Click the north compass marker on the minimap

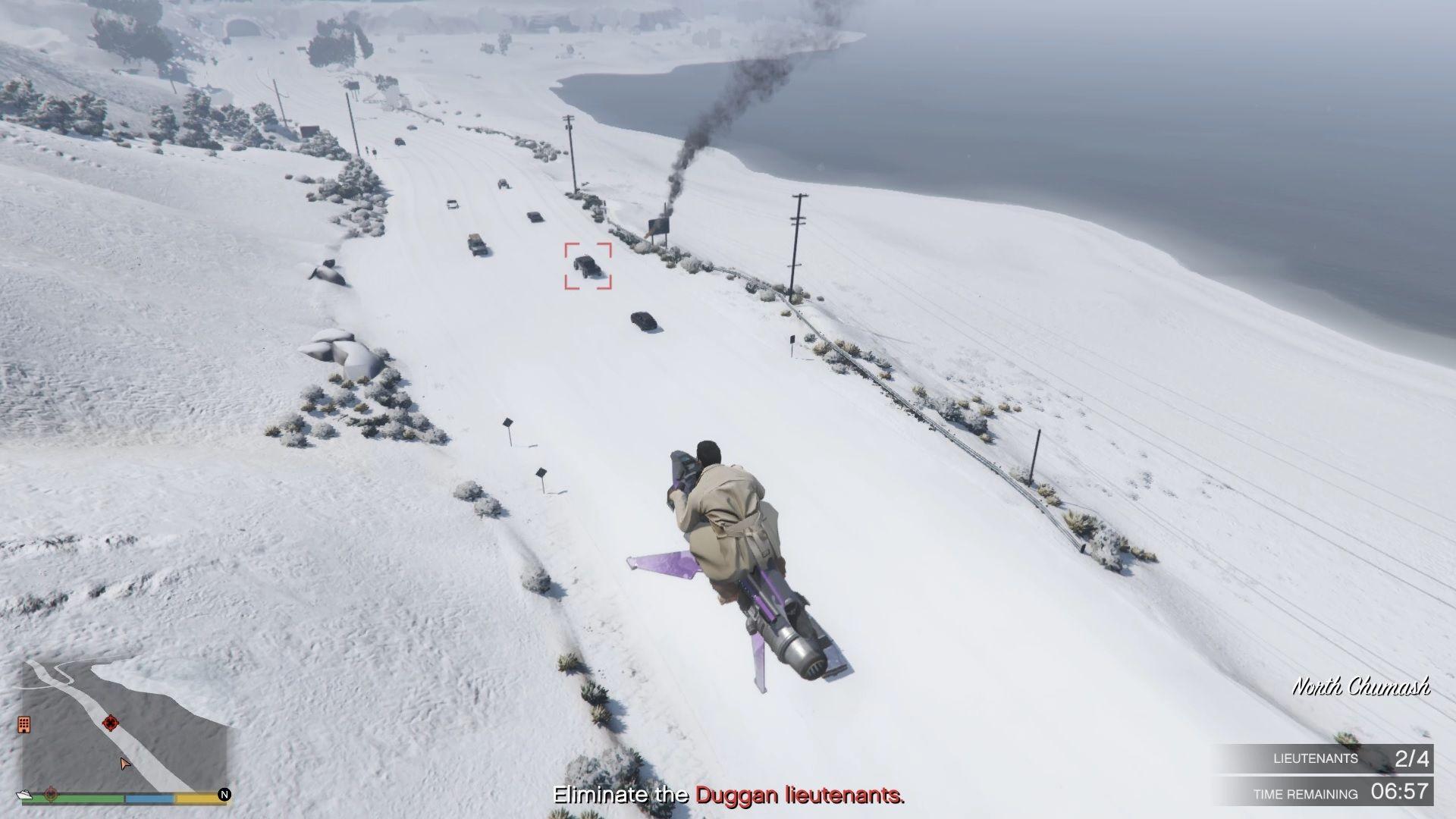tap(224, 795)
